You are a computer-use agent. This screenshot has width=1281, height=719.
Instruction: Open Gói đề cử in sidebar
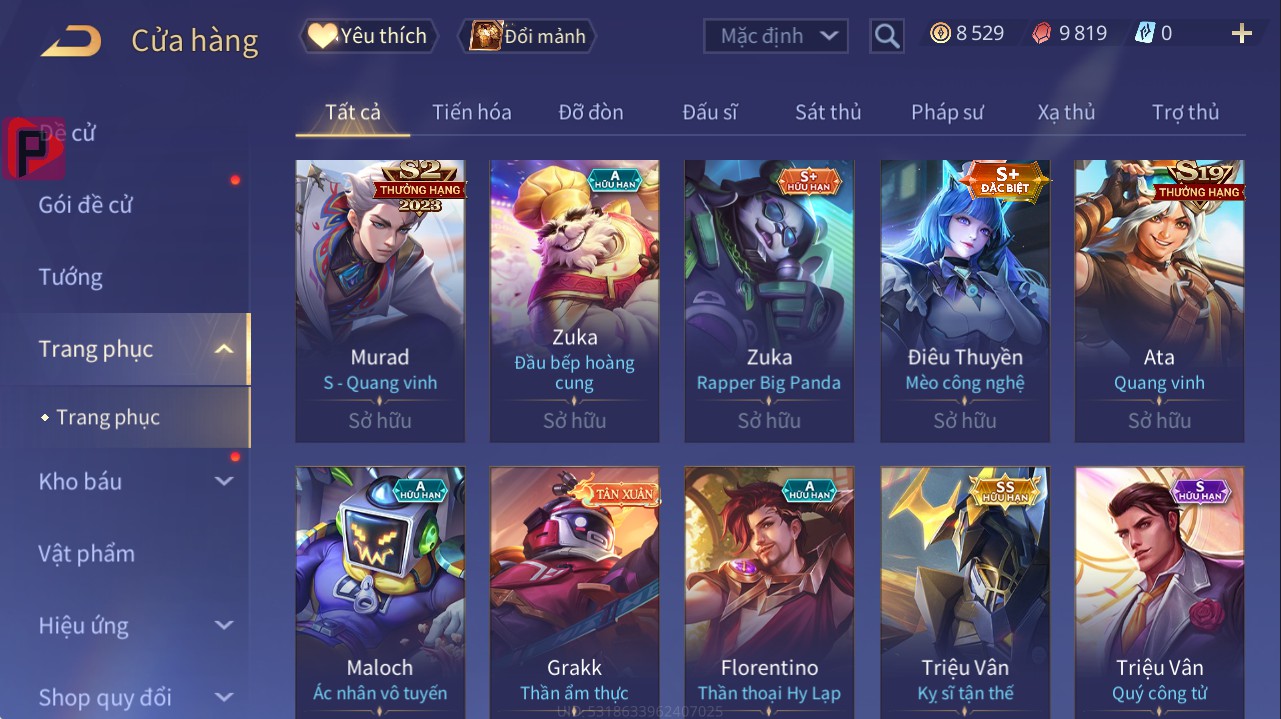pos(86,205)
